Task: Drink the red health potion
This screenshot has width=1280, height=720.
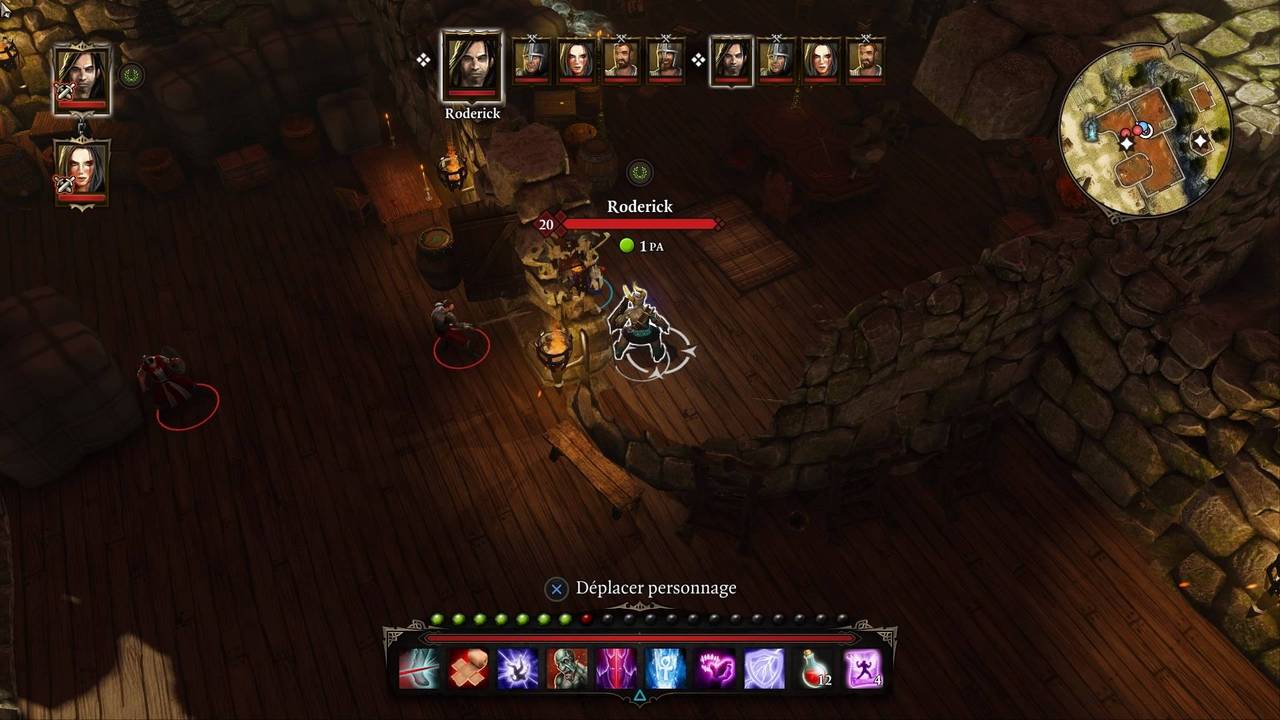Action: (x=813, y=668)
